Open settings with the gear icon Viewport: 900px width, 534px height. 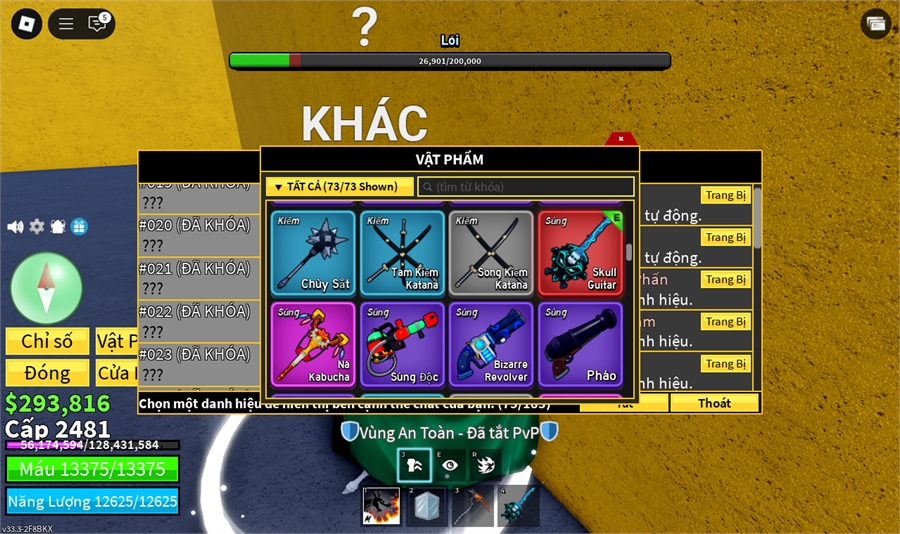click(37, 227)
